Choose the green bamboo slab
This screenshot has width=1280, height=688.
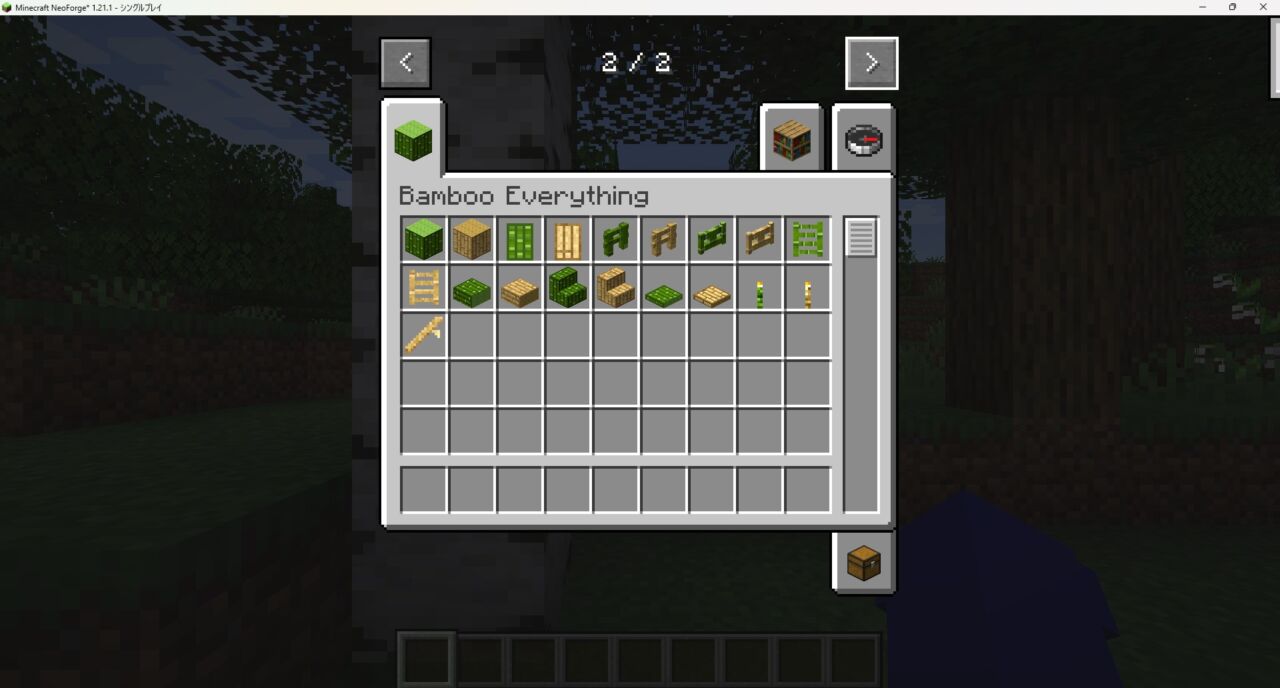click(472, 291)
